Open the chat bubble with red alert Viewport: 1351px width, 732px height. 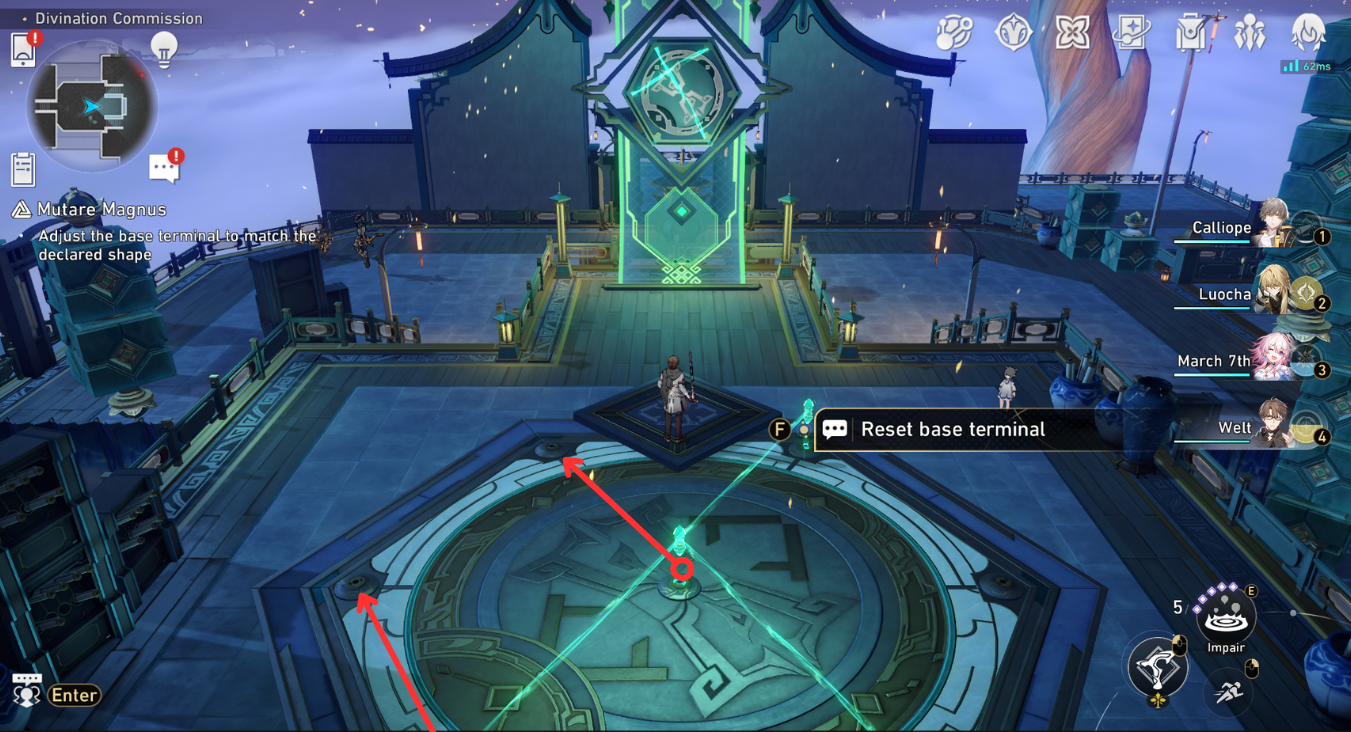click(x=164, y=166)
